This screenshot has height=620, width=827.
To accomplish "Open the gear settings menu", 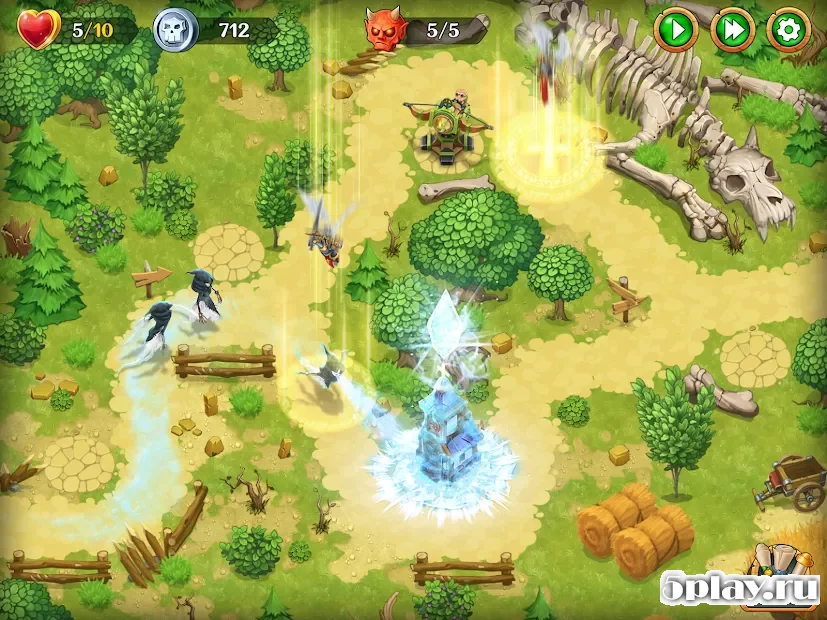I will [x=788, y=31].
